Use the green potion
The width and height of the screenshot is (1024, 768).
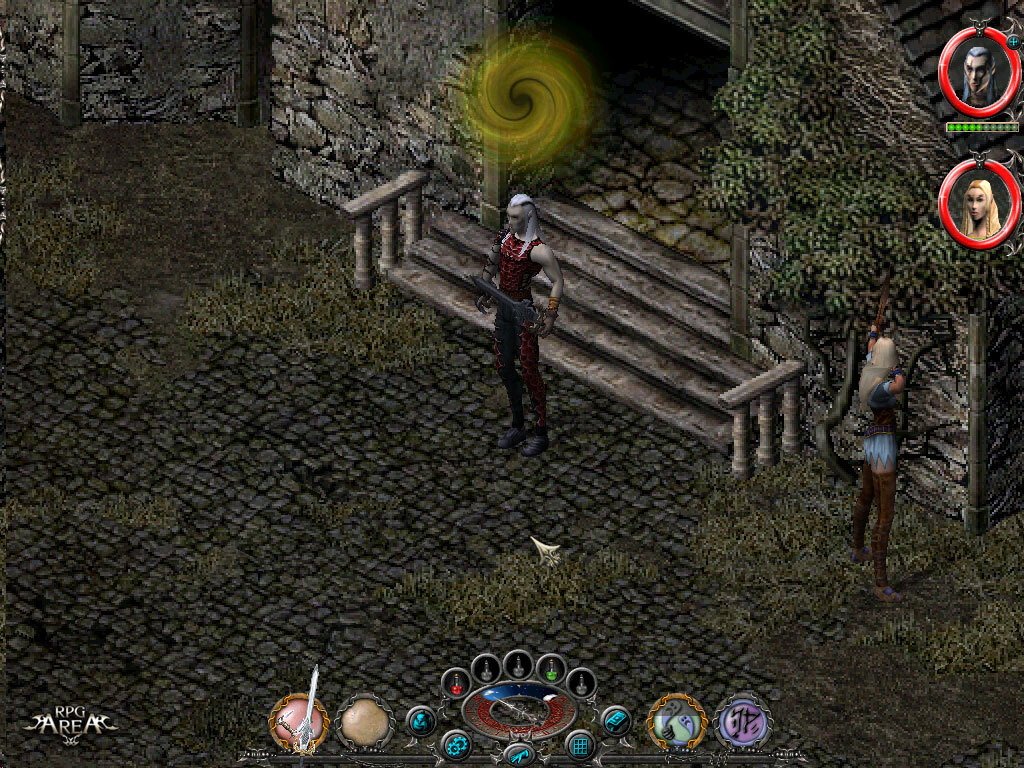(x=551, y=669)
